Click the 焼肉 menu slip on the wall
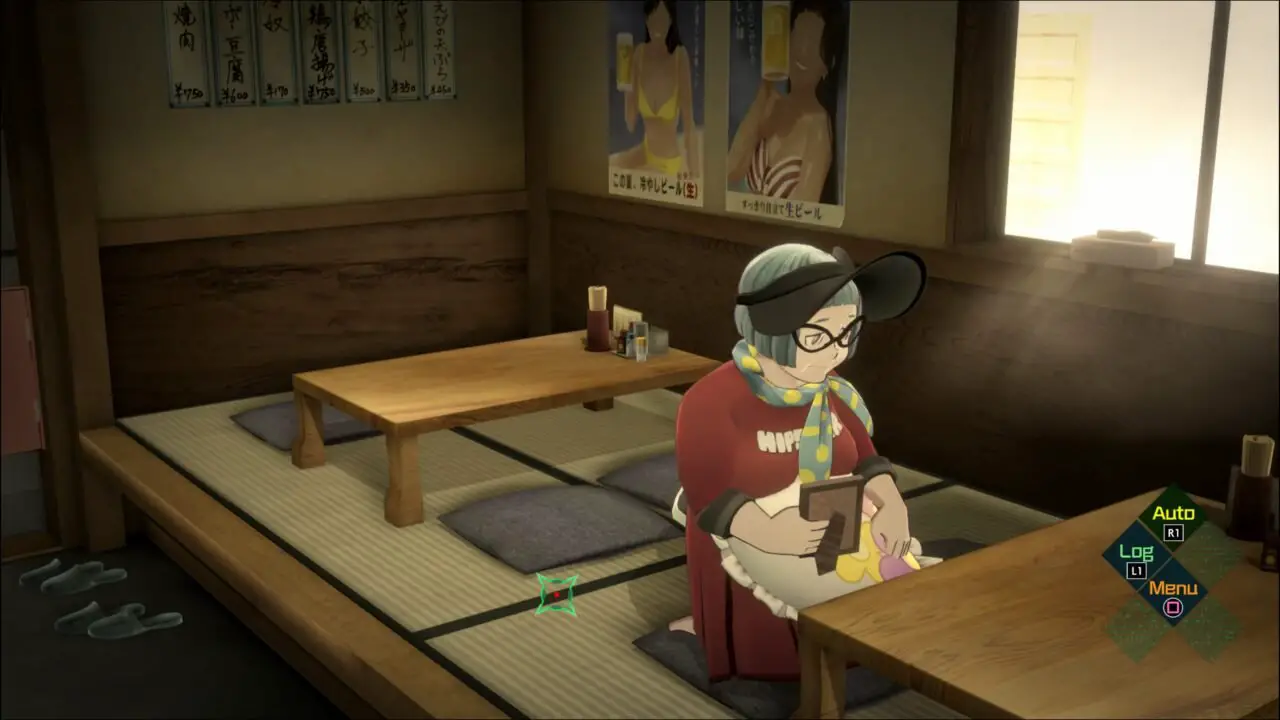Screen dimensions: 1280x720 click(188, 50)
